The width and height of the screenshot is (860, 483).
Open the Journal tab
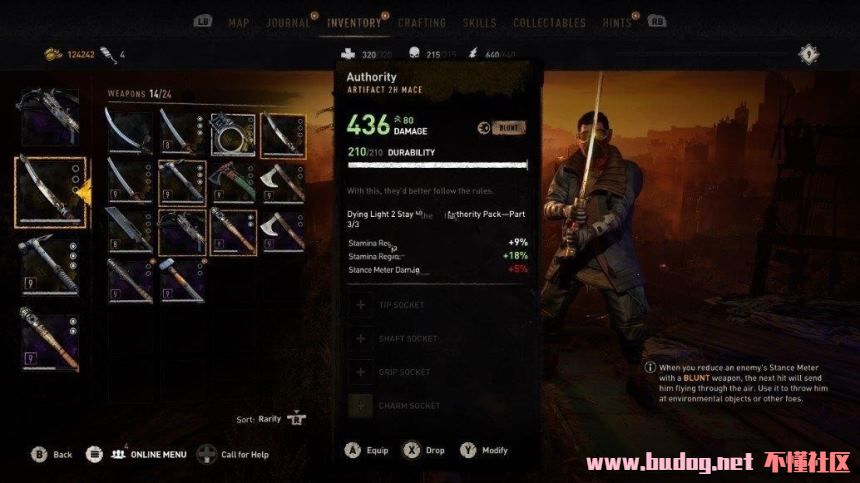(287, 23)
